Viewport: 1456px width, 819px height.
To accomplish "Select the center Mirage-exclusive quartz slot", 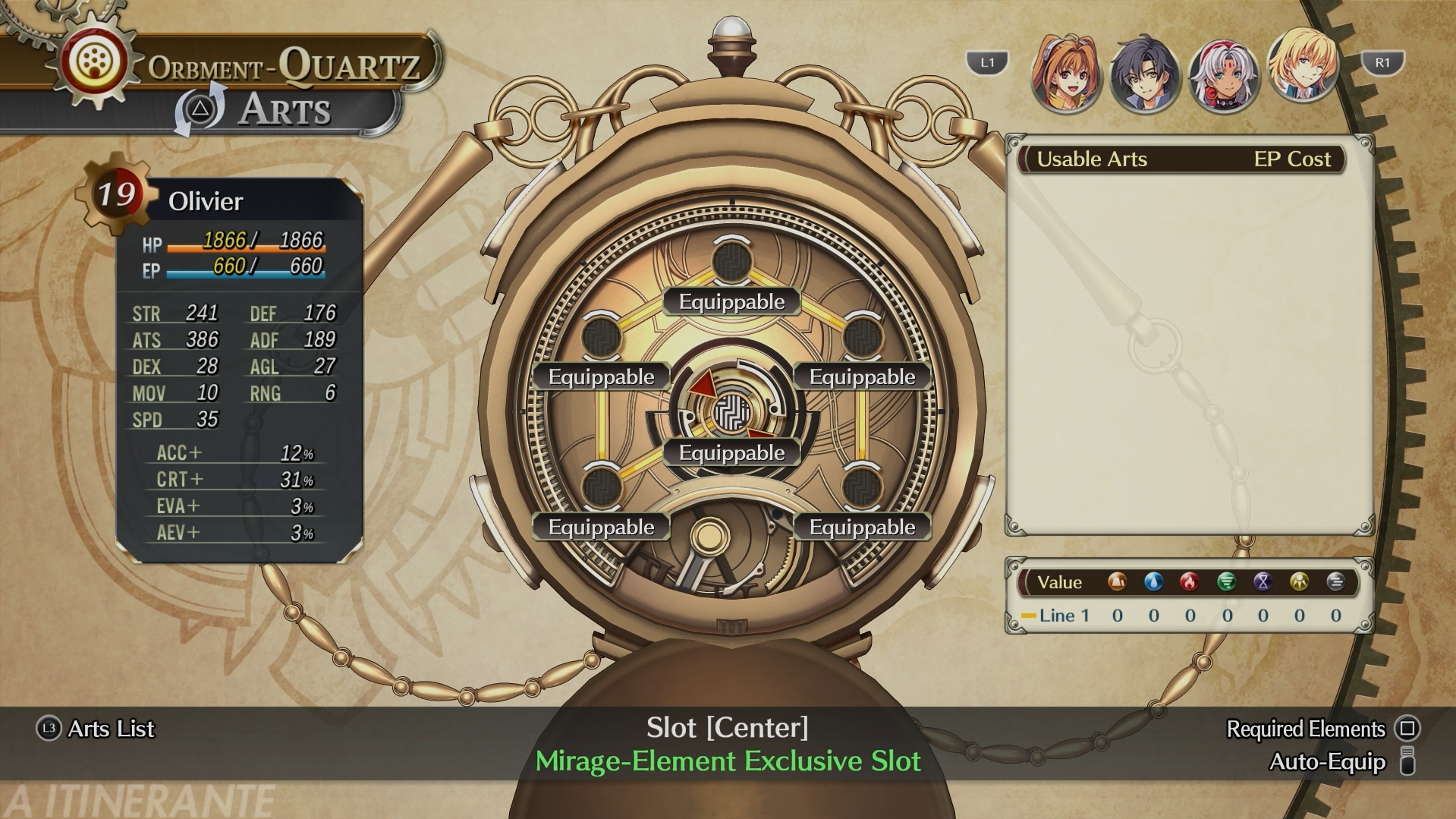I will click(731, 414).
